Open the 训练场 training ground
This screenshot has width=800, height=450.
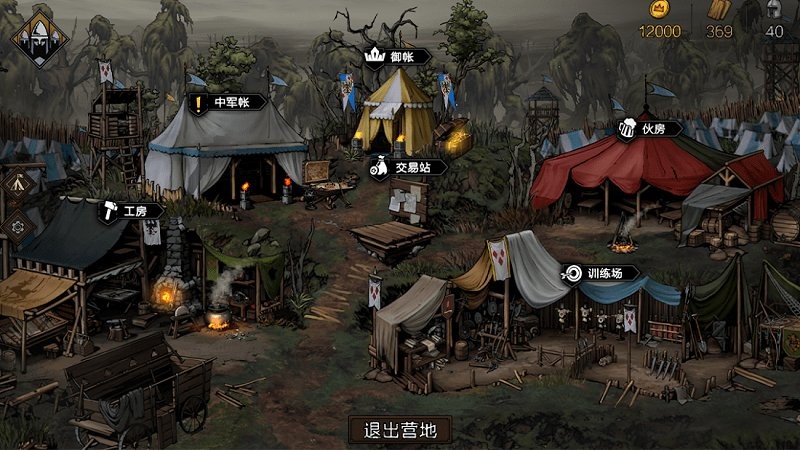602,272
